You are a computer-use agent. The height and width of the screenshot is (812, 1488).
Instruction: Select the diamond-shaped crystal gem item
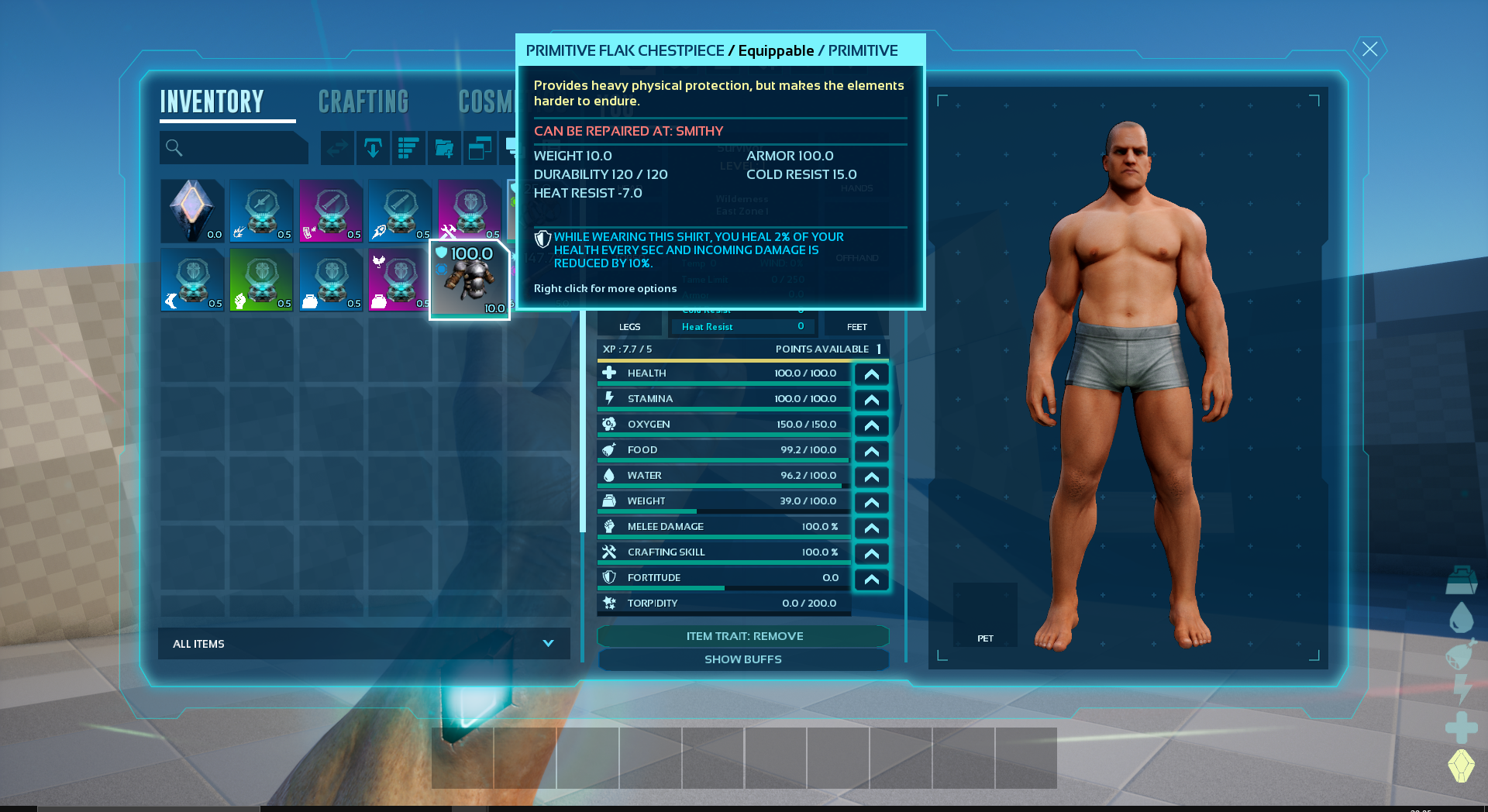tap(192, 211)
